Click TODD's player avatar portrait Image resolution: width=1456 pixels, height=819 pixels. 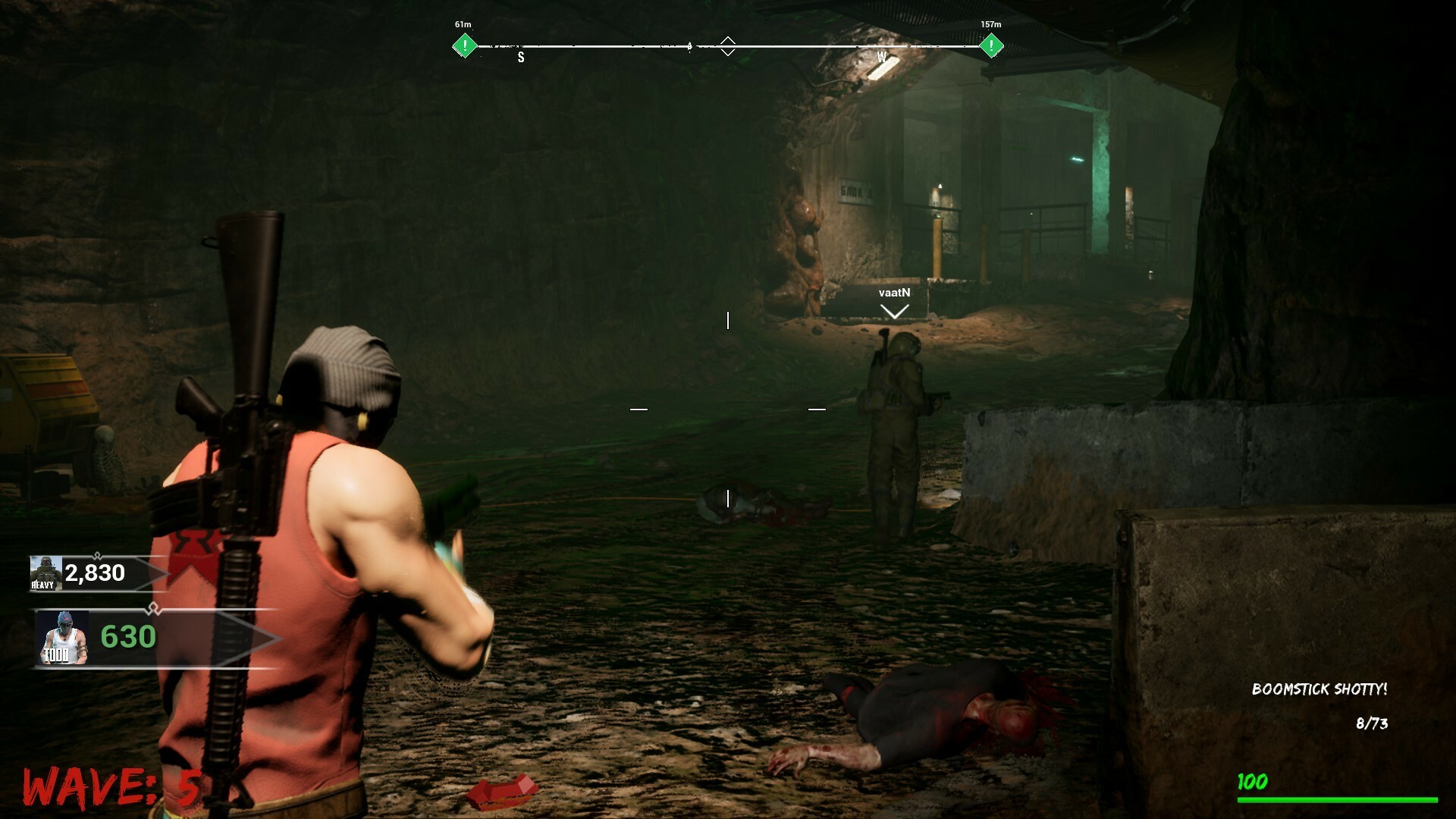point(64,637)
